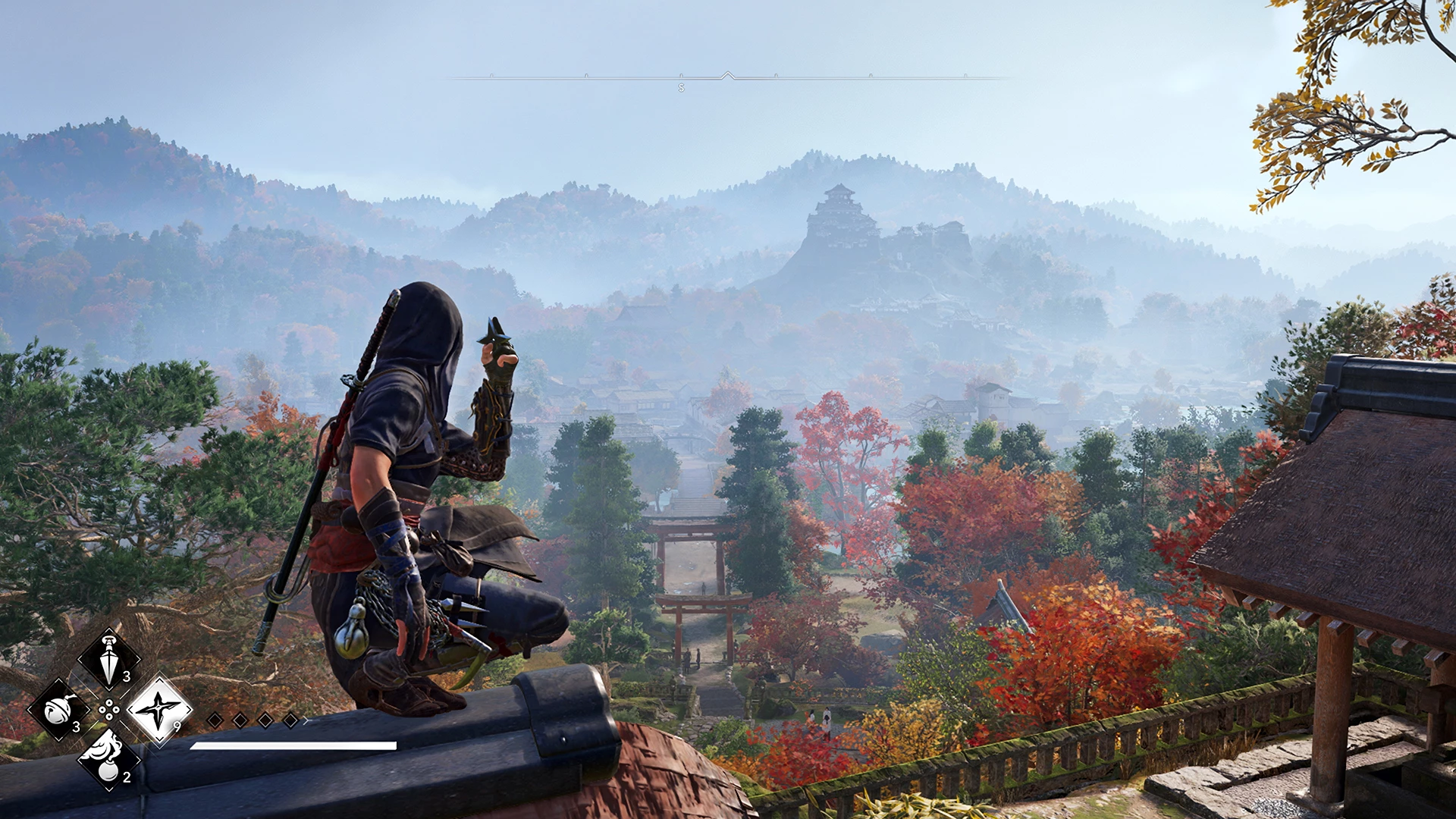Click the shuriken ammo count 9 label
Screen dimensions: 1456x819
177,725
